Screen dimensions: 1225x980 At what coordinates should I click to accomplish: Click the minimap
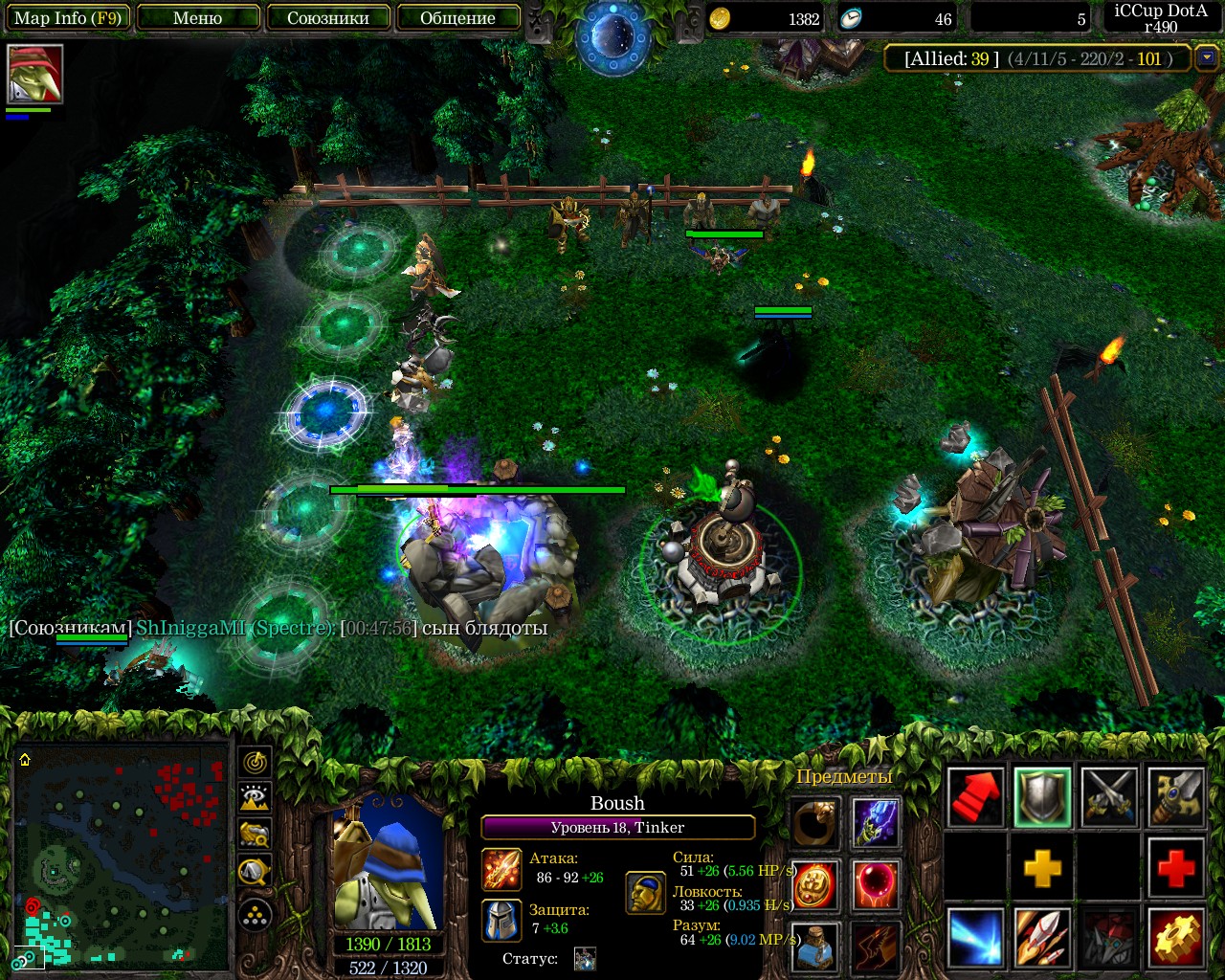click(x=121, y=856)
